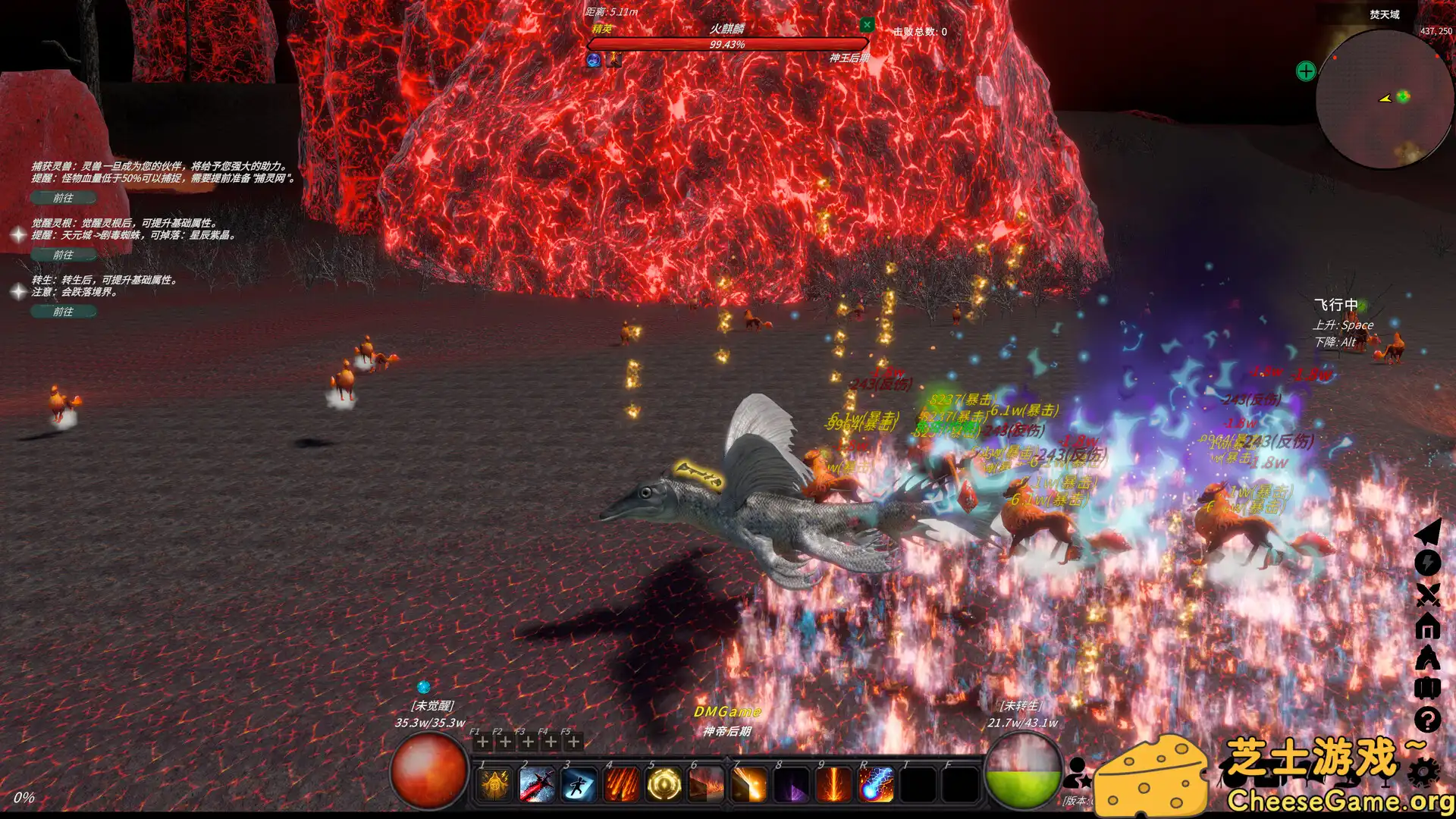The width and height of the screenshot is (1456, 819).
Task: Activate the golden circular rune skill
Action: [664, 784]
